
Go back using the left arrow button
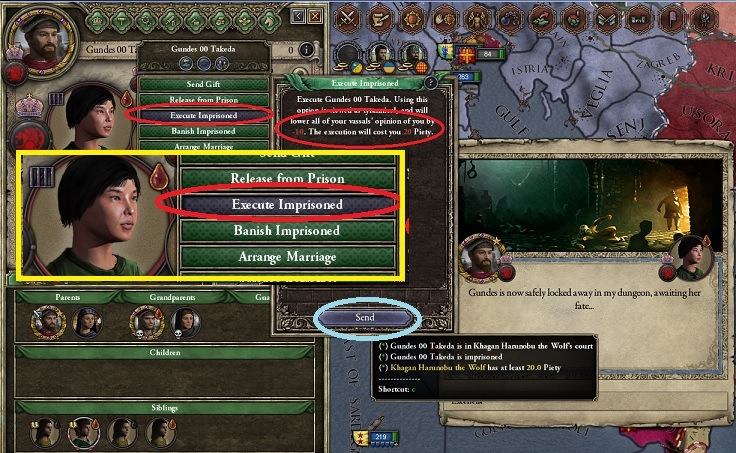(297, 16)
